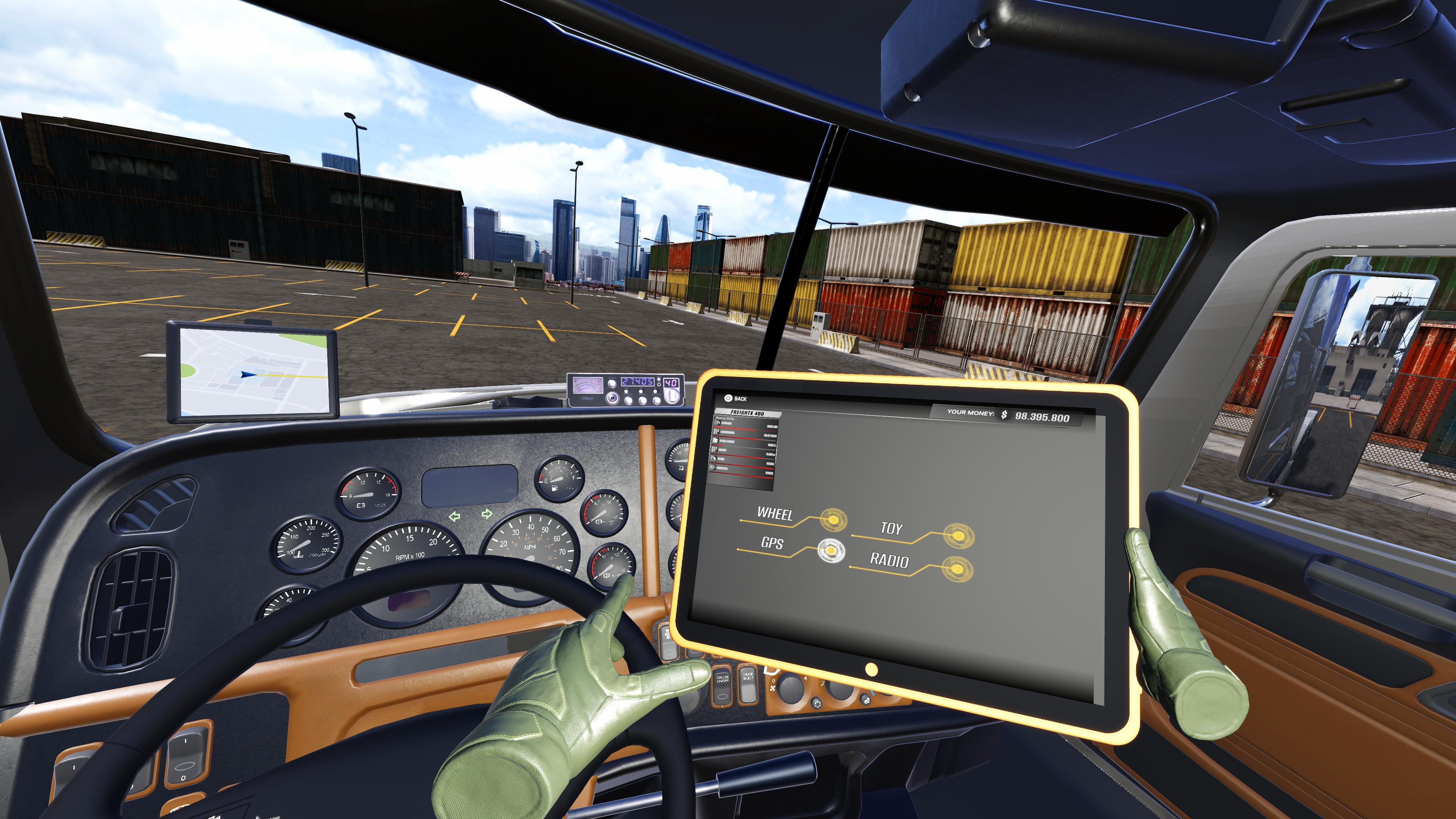Click the POWER stat icon on the tablet
The image size is (1456, 819).
718,423
